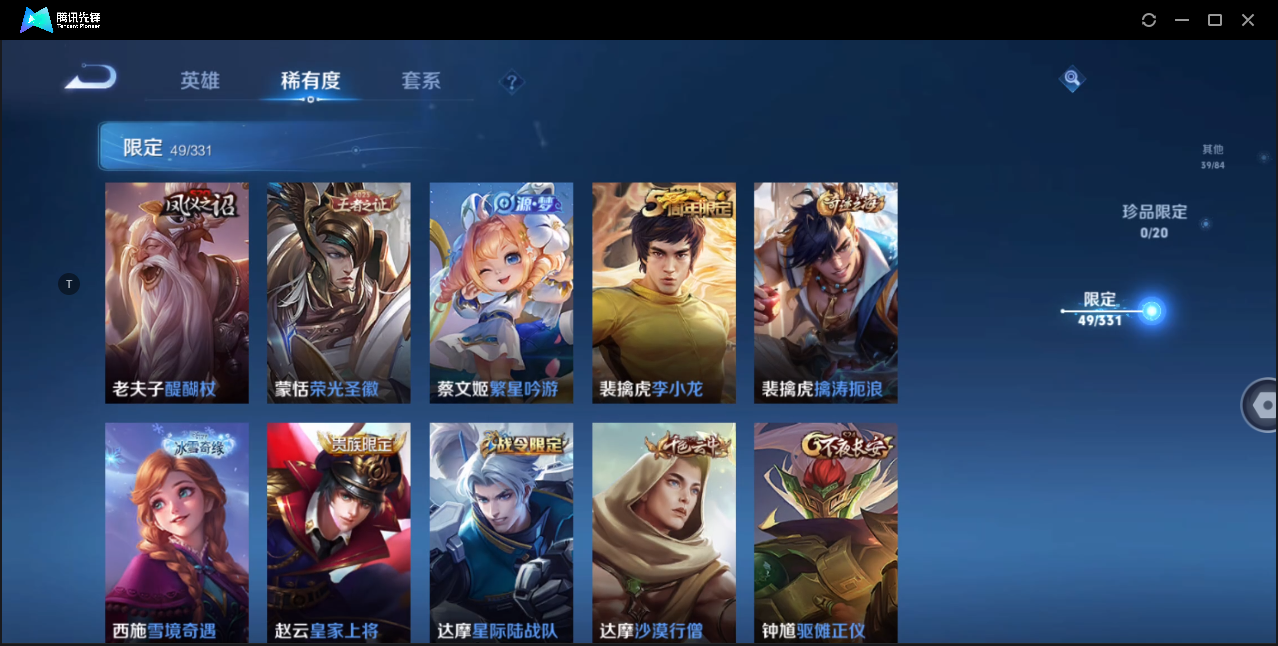This screenshot has width=1278, height=646.
Task: View the 达摩 沙漠行僧 skin card
Action: point(664,532)
